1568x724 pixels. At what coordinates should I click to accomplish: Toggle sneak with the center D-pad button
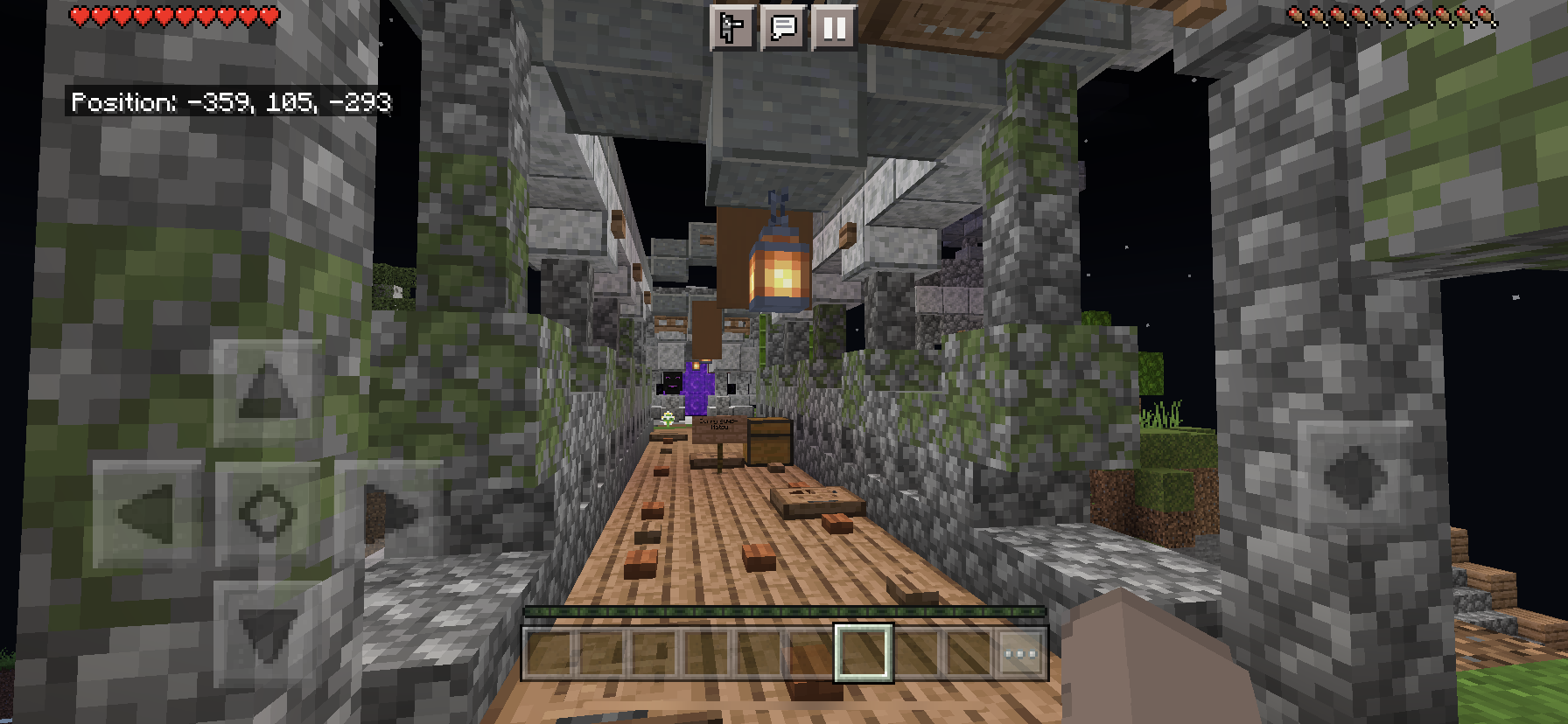click(267, 512)
